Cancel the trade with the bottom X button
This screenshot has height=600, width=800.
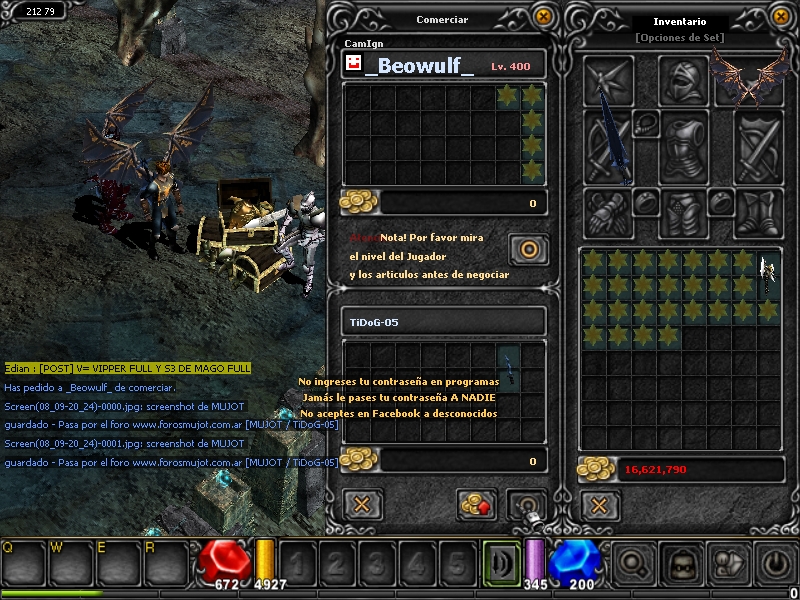(x=363, y=504)
